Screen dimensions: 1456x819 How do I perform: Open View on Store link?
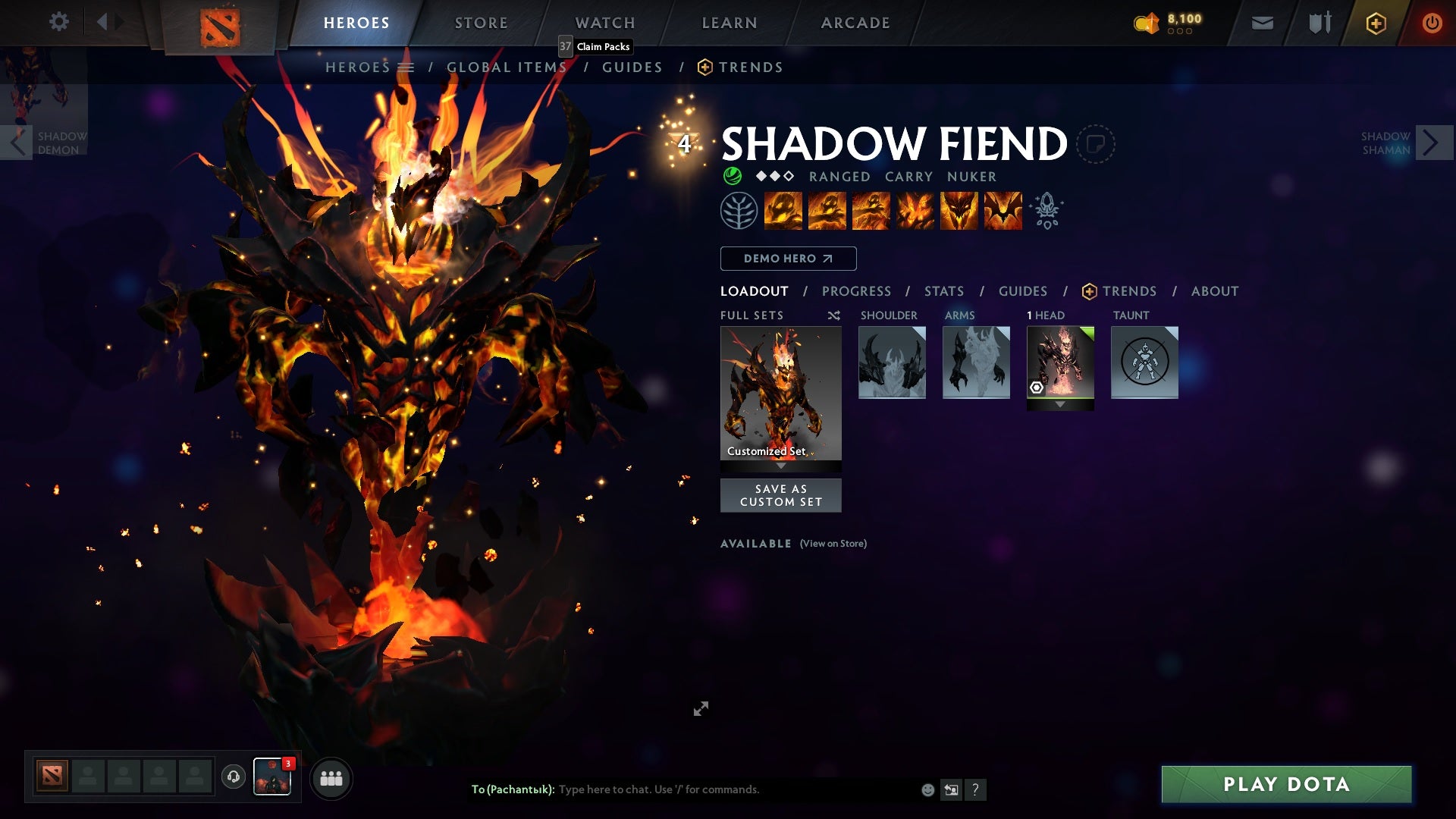point(833,544)
